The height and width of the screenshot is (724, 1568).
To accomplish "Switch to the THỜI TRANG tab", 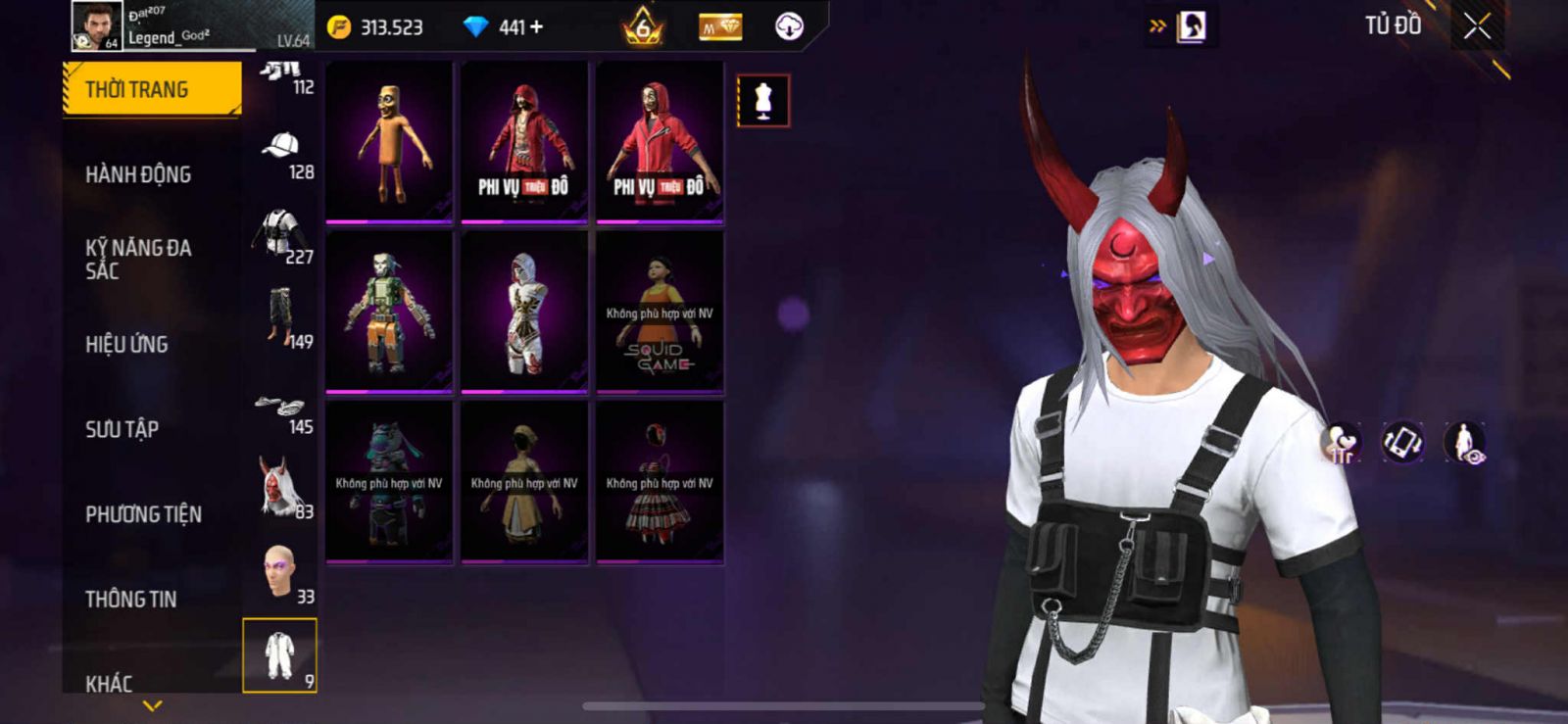I will [x=152, y=89].
